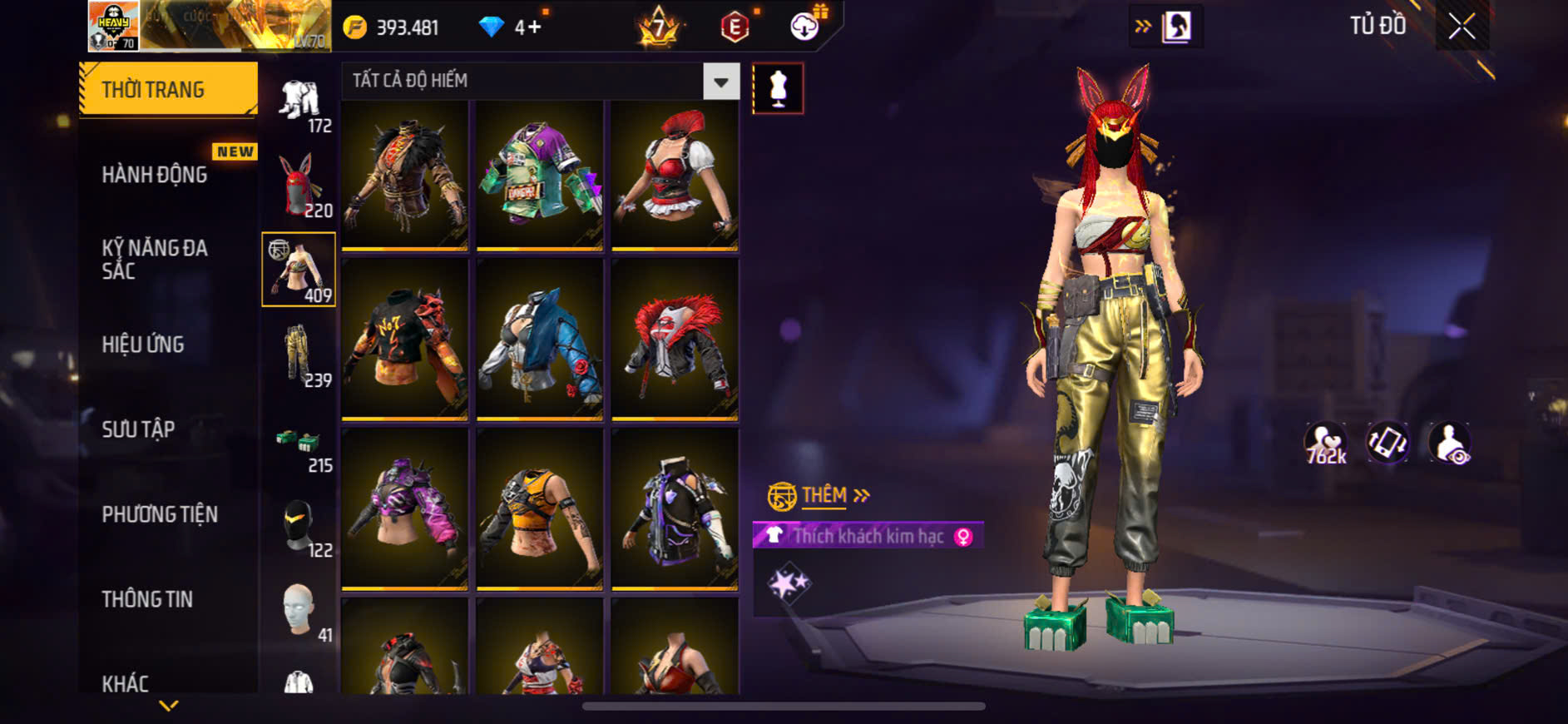Click the diamond top-up plus button
This screenshot has width=1568, height=724.
pyautogui.click(x=534, y=28)
